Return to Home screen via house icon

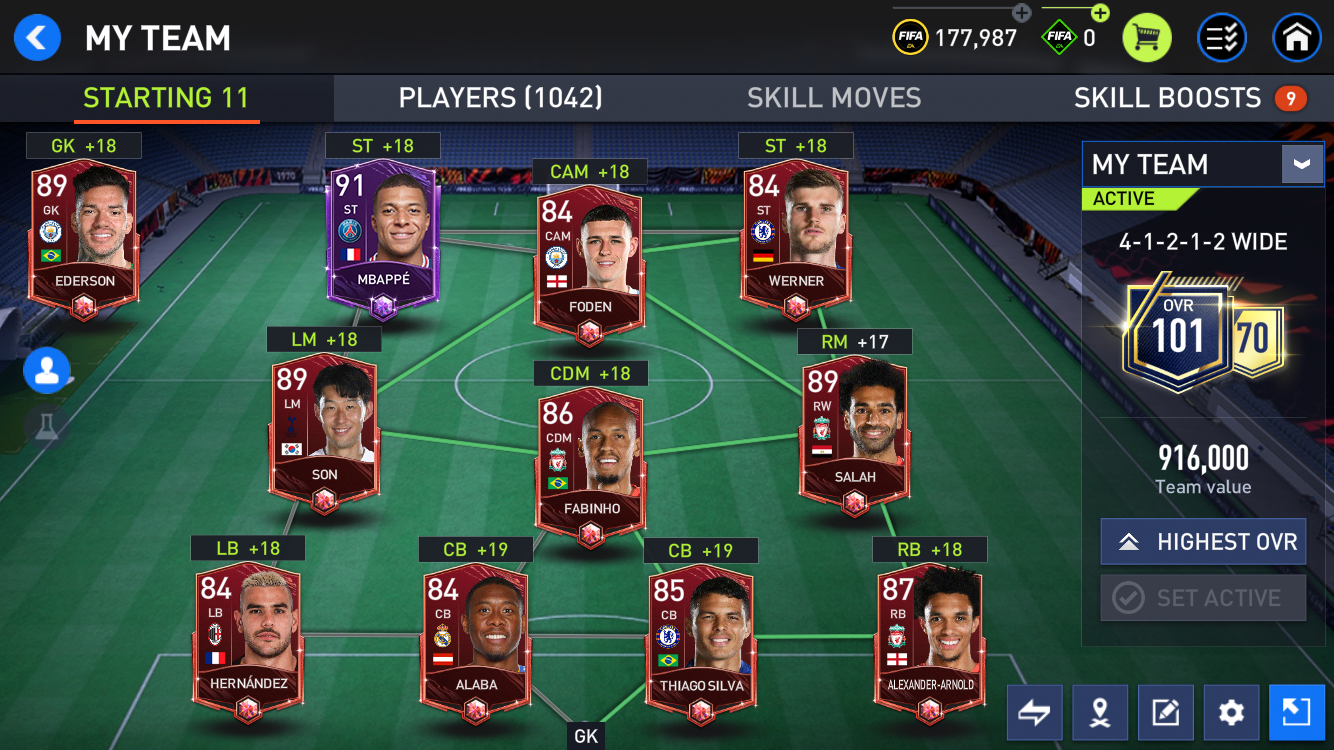1297,38
